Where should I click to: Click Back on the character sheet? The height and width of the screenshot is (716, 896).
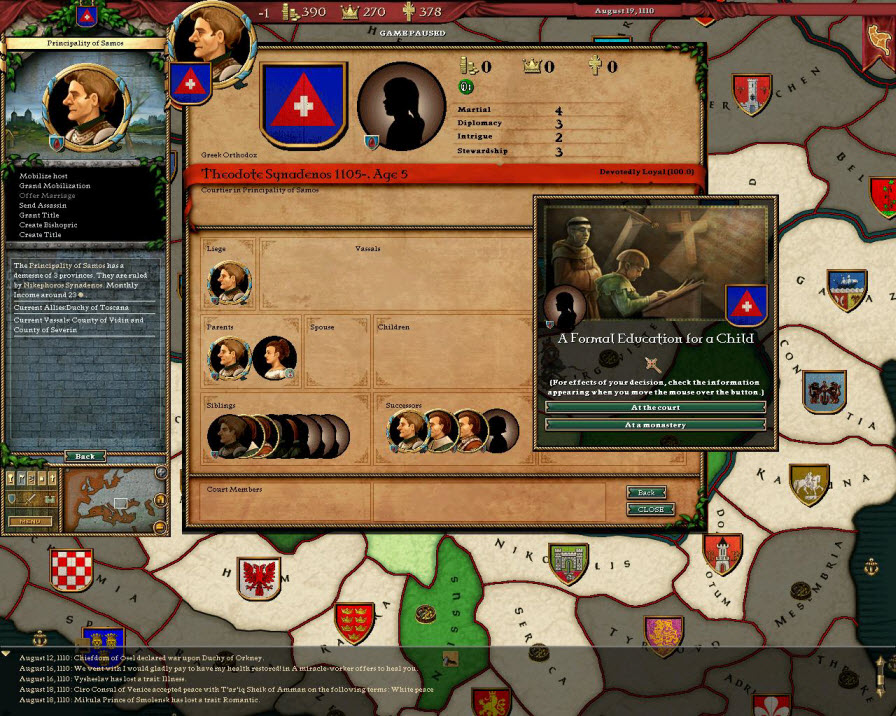647,493
